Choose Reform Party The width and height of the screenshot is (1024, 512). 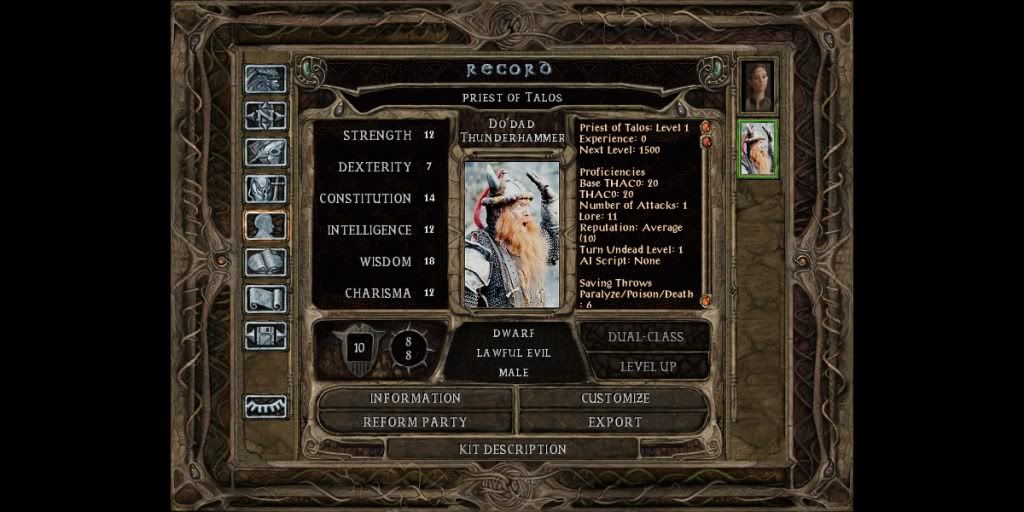coord(415,422)
